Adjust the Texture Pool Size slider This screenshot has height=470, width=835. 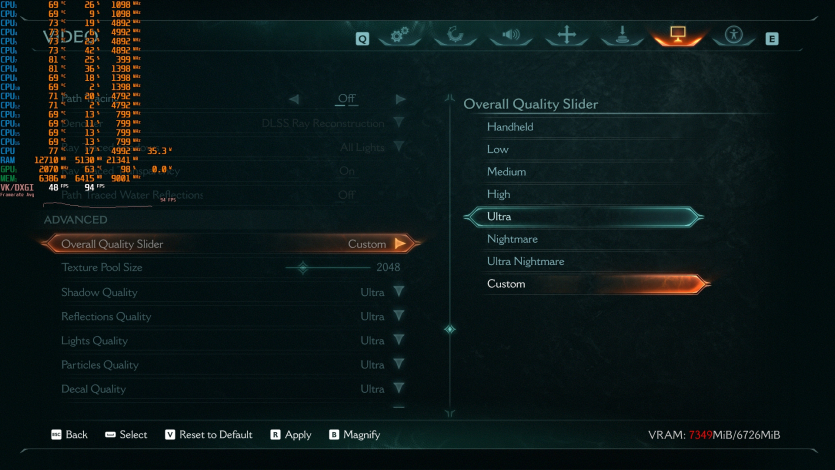point(304,268)
